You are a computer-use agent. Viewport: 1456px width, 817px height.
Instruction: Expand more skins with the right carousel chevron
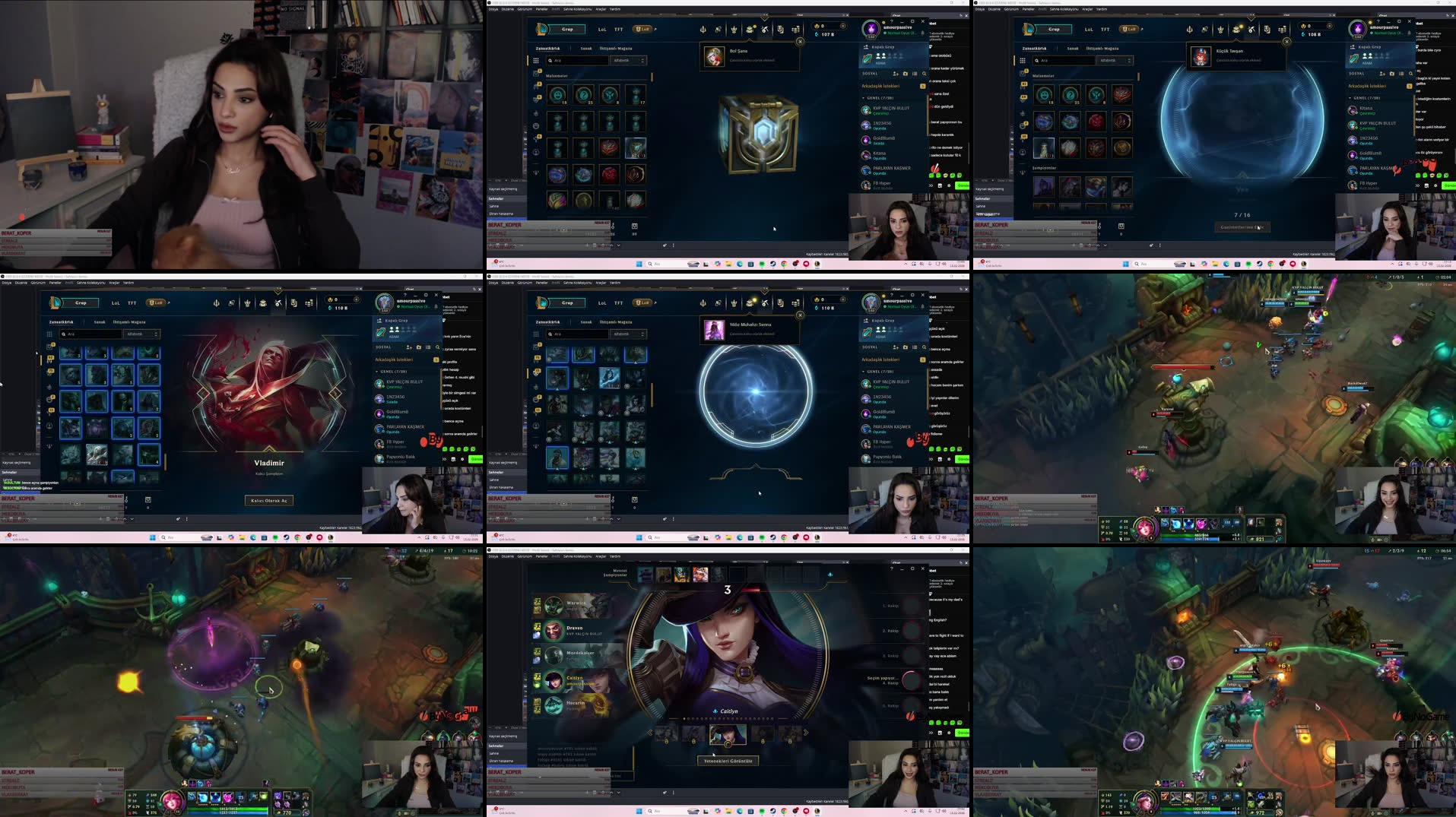(806, 733)
